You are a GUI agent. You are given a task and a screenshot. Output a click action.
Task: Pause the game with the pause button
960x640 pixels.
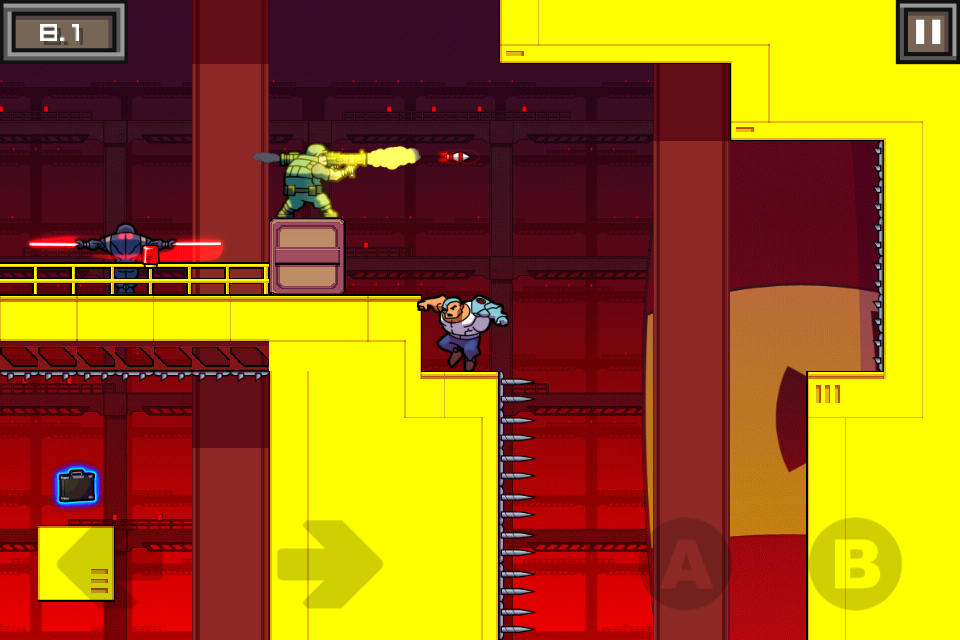pyautogui.click(x=927, y=32)
